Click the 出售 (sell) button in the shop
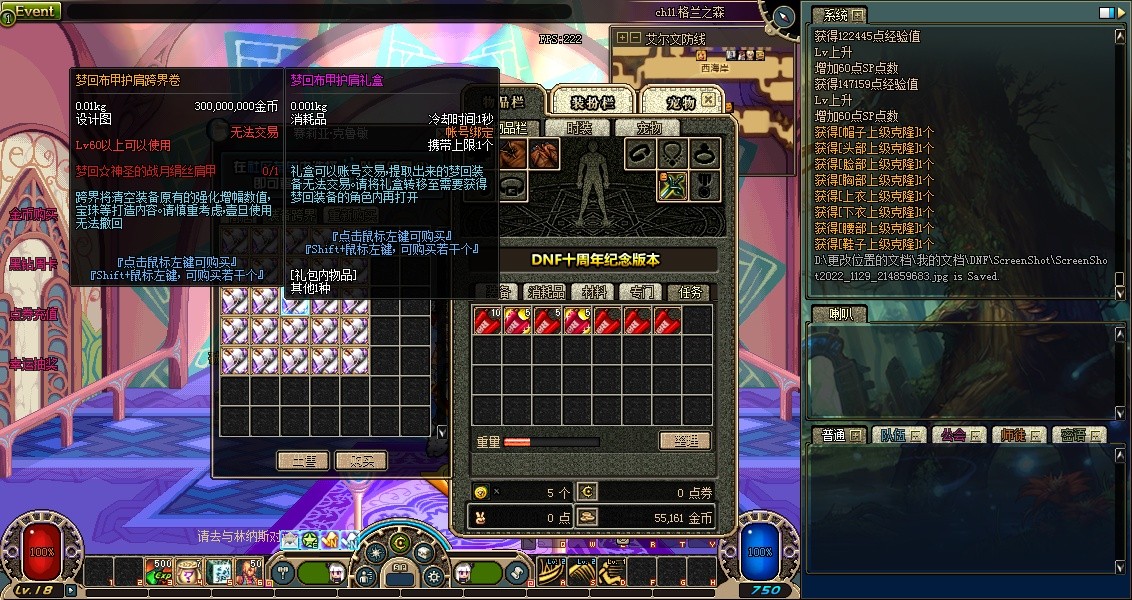Screen dimensions: 1132x600 [303, 460]
